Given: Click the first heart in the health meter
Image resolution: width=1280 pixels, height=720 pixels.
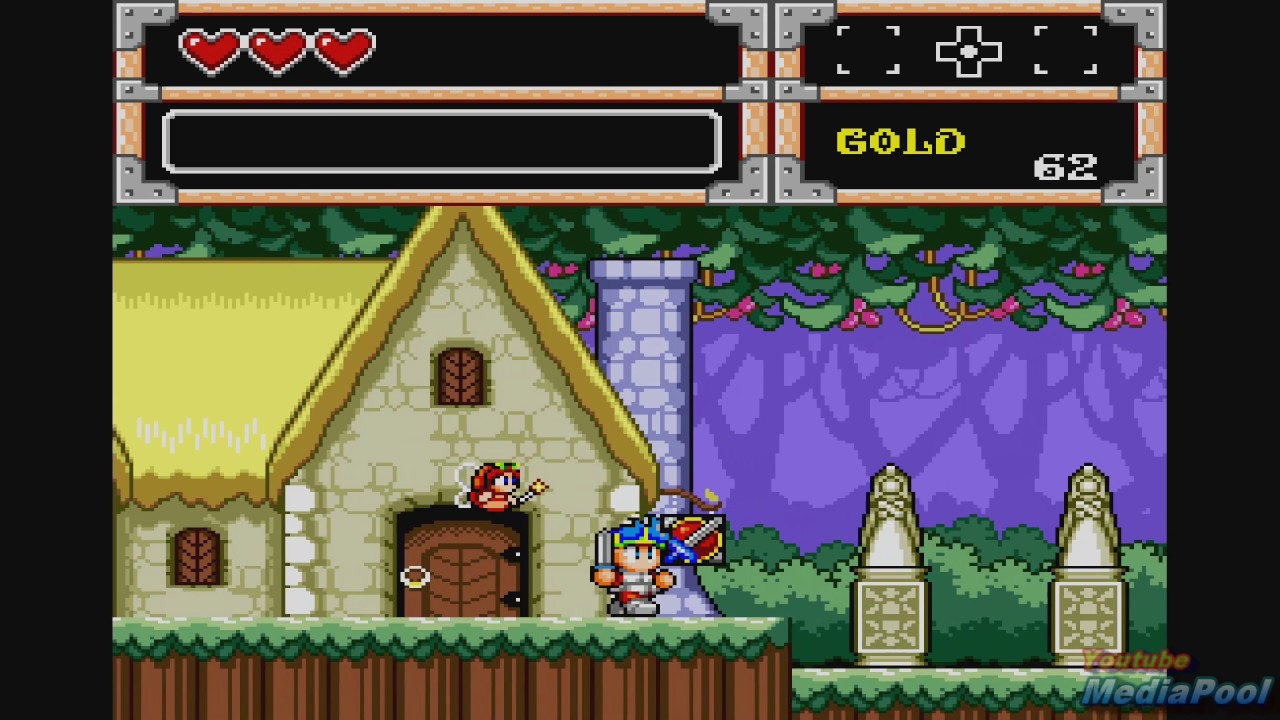Looking at the screenshot, I should pyautogui.click(x=213, y=48).
